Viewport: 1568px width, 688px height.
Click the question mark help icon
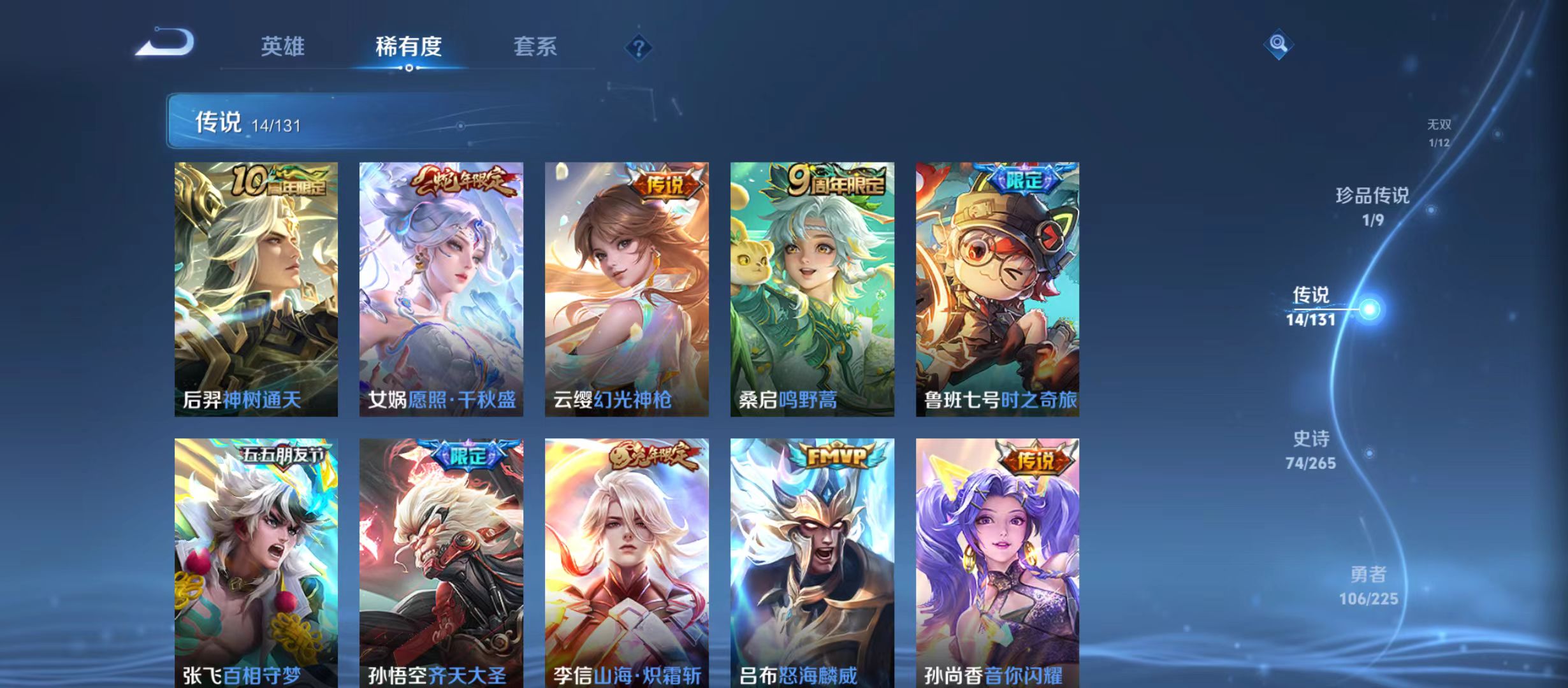[639, 47]
